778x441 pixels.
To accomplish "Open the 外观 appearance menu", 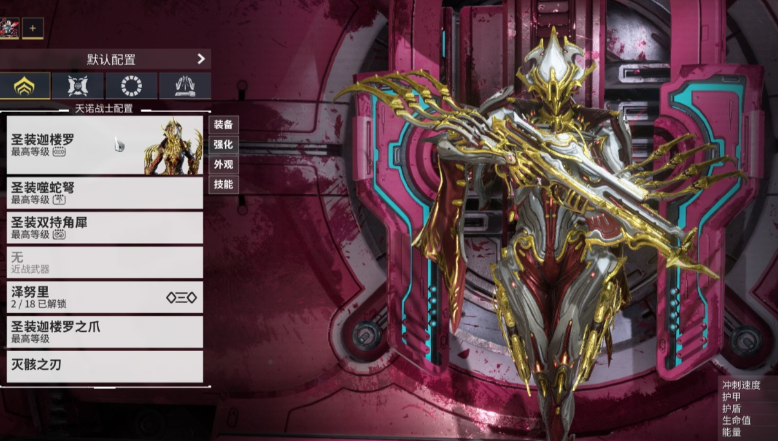I will 223,165.
